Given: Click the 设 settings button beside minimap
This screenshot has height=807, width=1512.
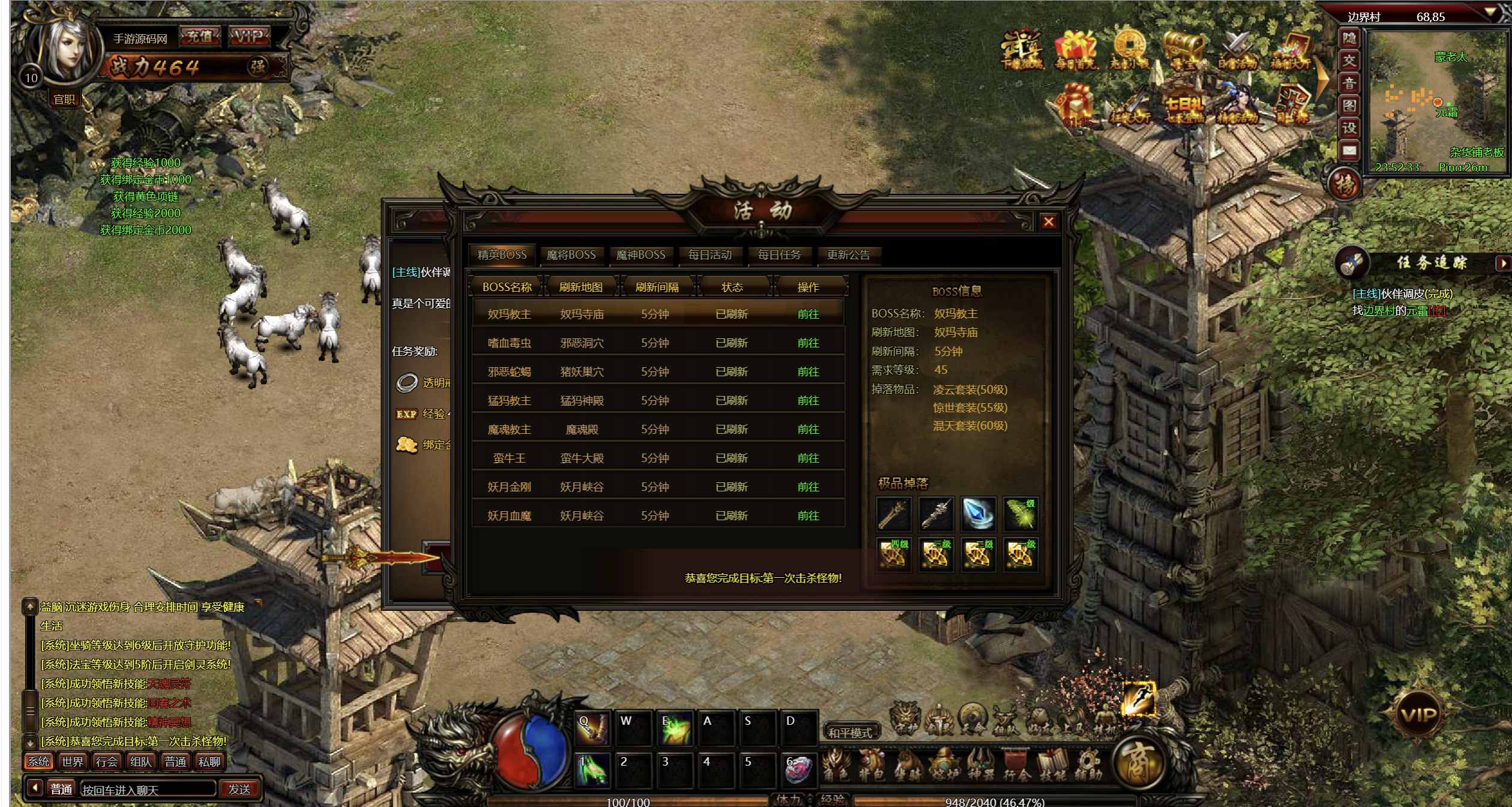Looking at the screenshot, I should (x=1349, y=128).
